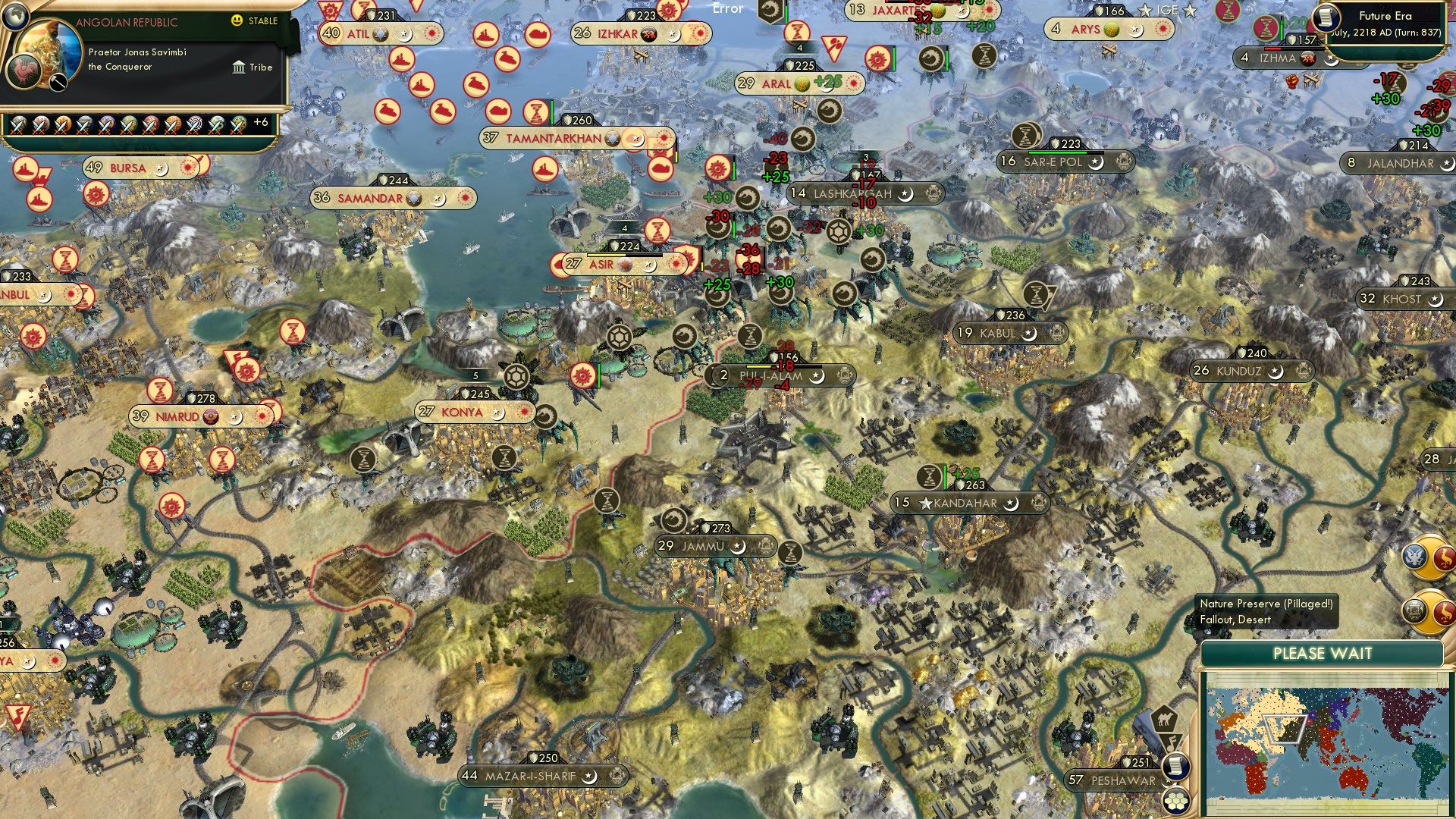
Task: Click Asir's yellow production progress bar
Action: [606, 255]
